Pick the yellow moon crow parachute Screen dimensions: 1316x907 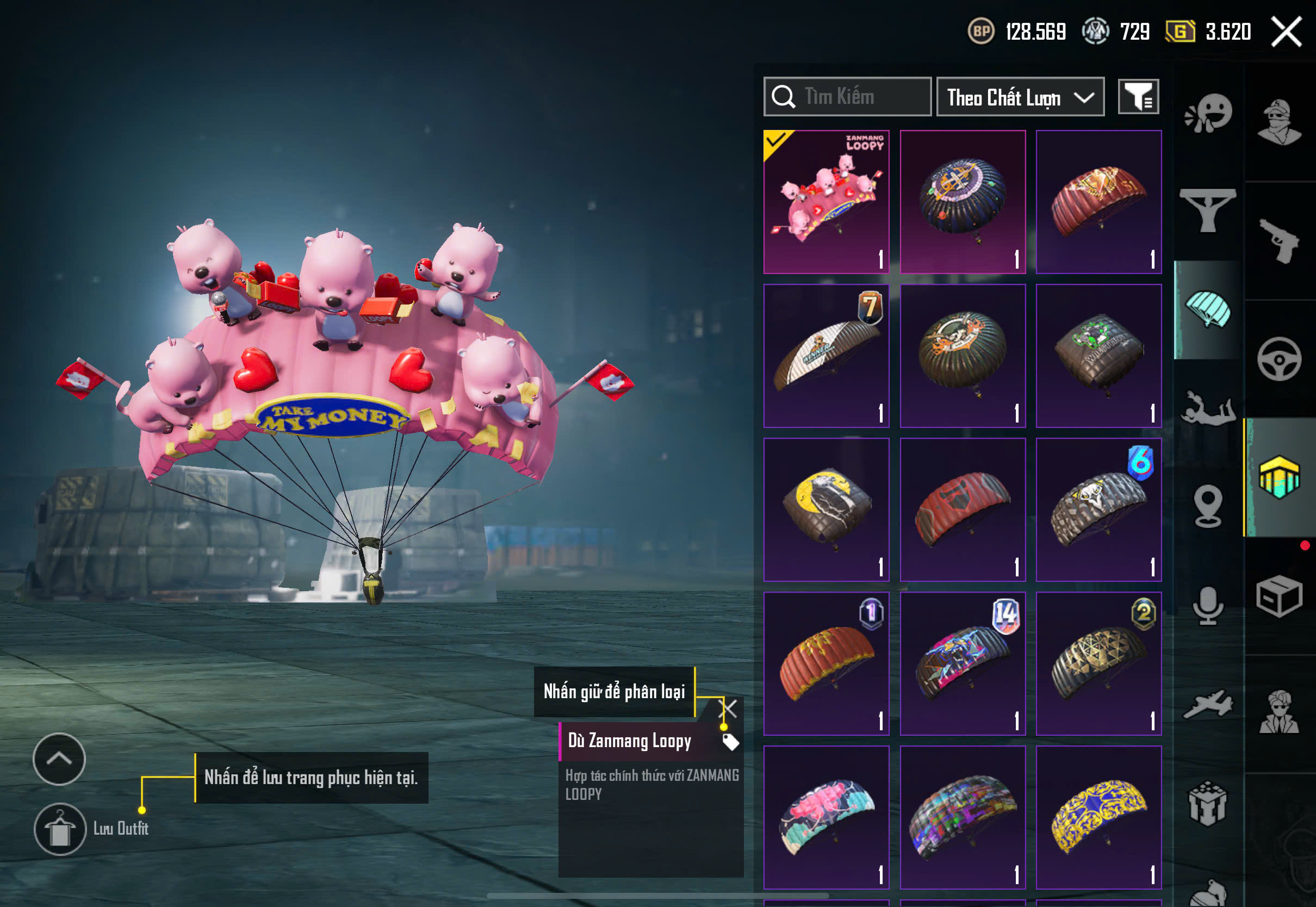tap(825, 509)
